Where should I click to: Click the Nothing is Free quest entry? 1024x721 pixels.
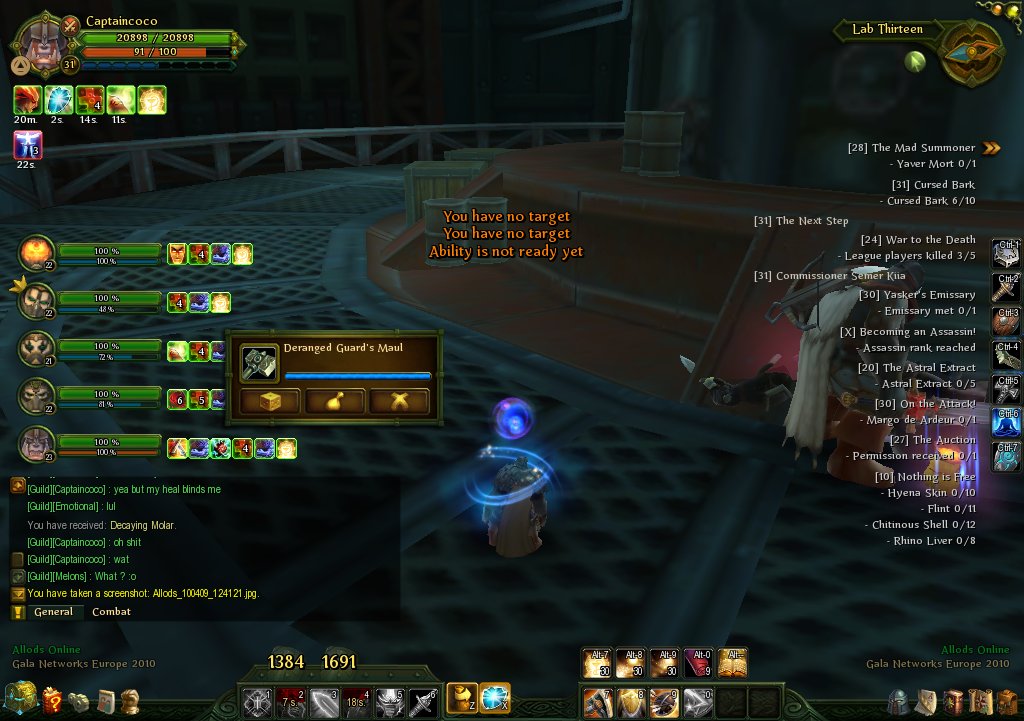[925, 476]
